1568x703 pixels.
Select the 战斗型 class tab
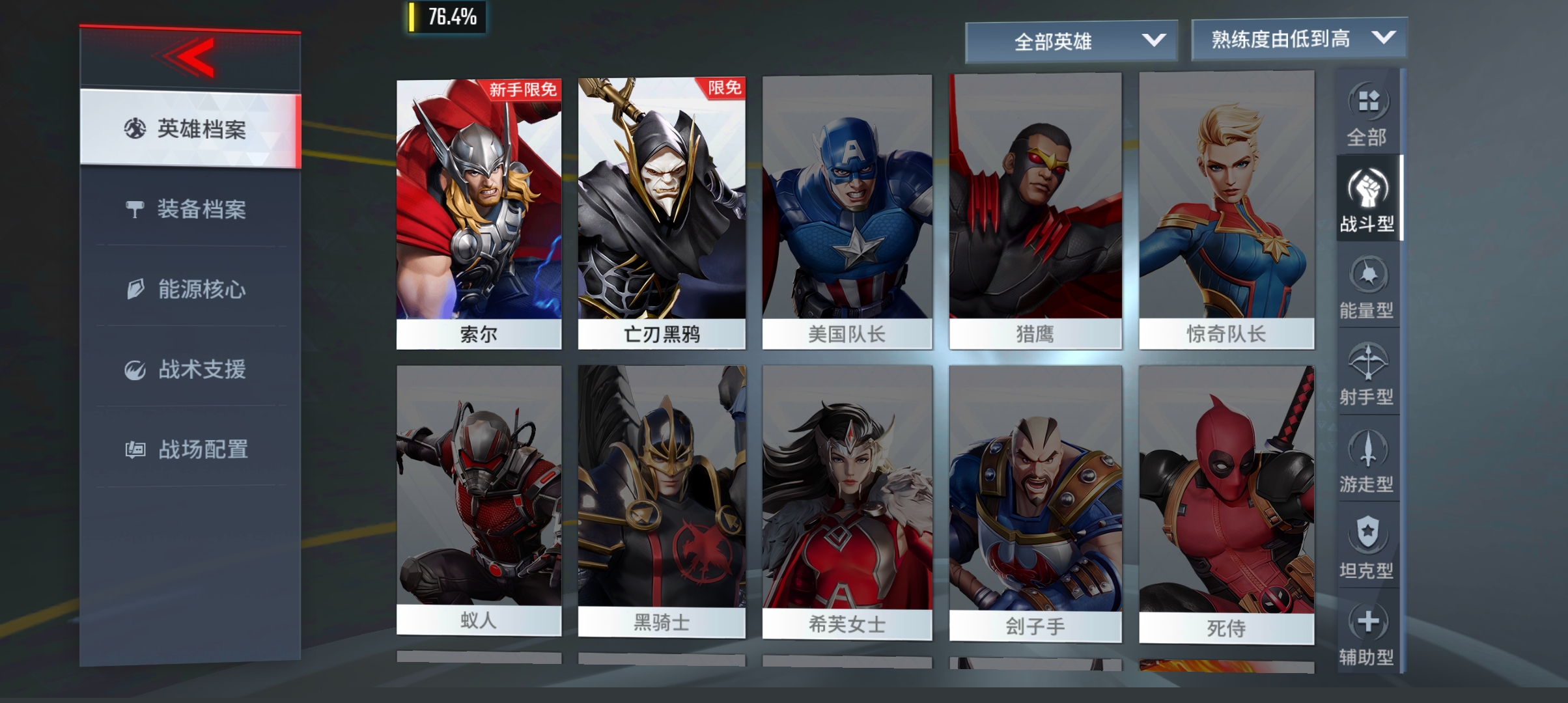tap(1367, 199)
